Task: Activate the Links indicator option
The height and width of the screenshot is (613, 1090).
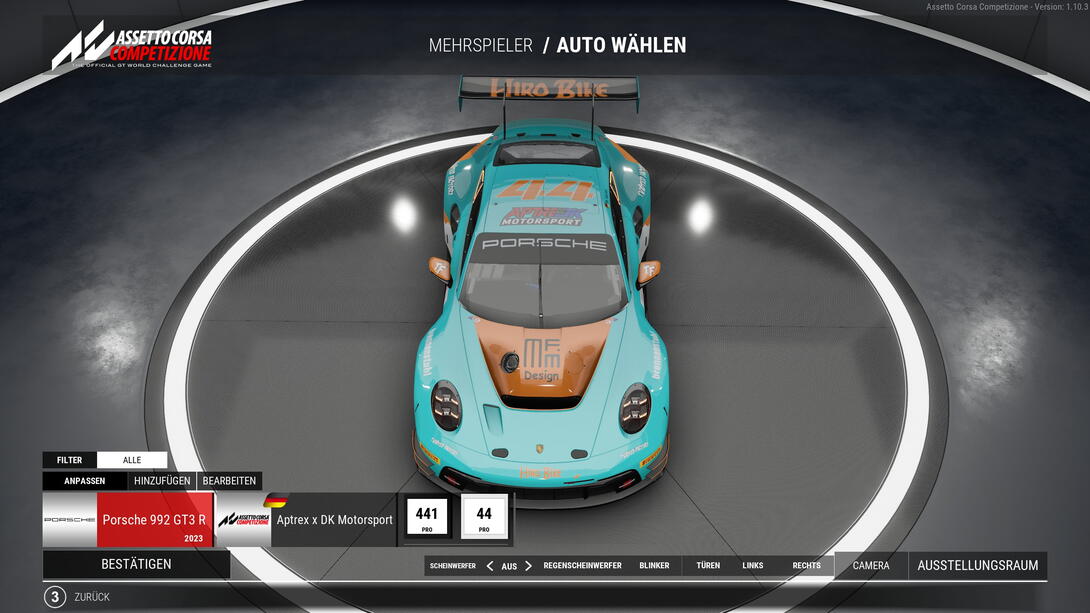Action: pos(753,566)
